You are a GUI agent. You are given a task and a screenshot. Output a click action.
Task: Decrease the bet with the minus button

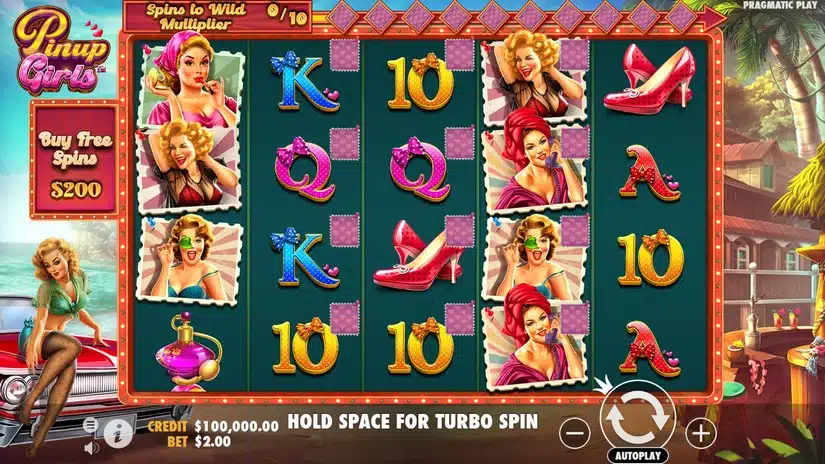(x=573, y=433)
